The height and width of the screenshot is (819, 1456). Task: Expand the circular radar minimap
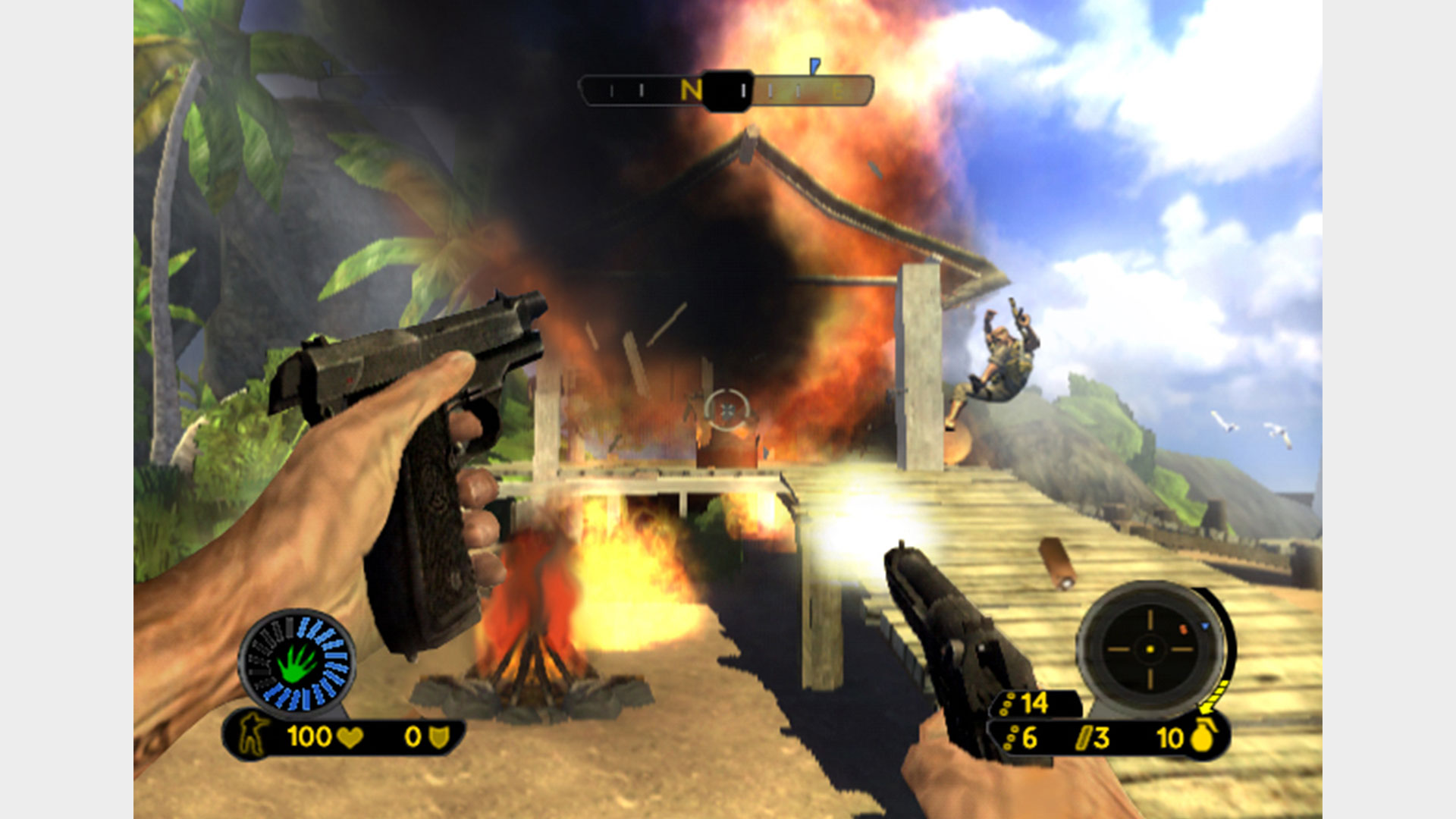[x=1150, y=650]
